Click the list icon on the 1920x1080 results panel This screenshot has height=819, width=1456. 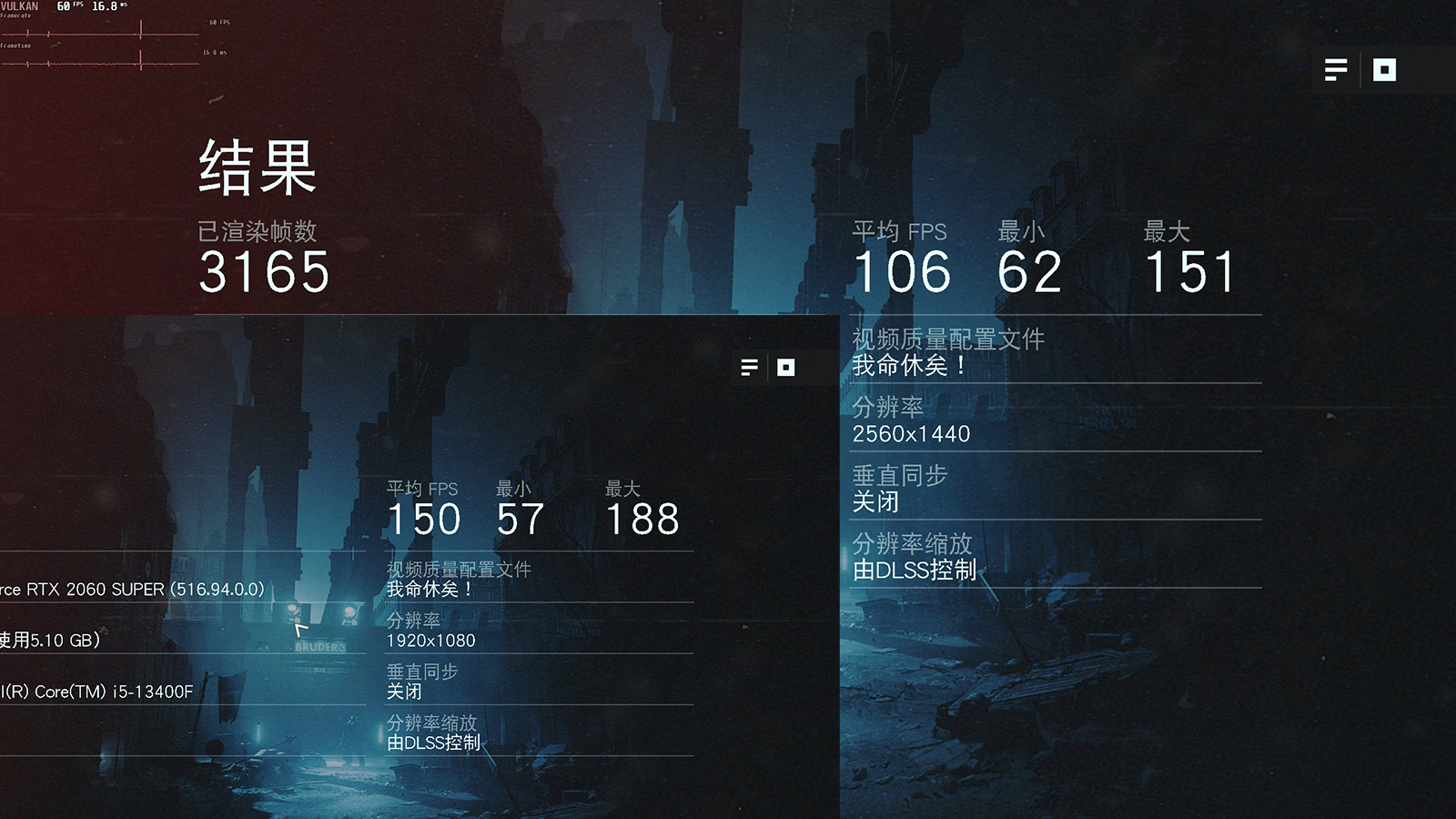[749, 368]
